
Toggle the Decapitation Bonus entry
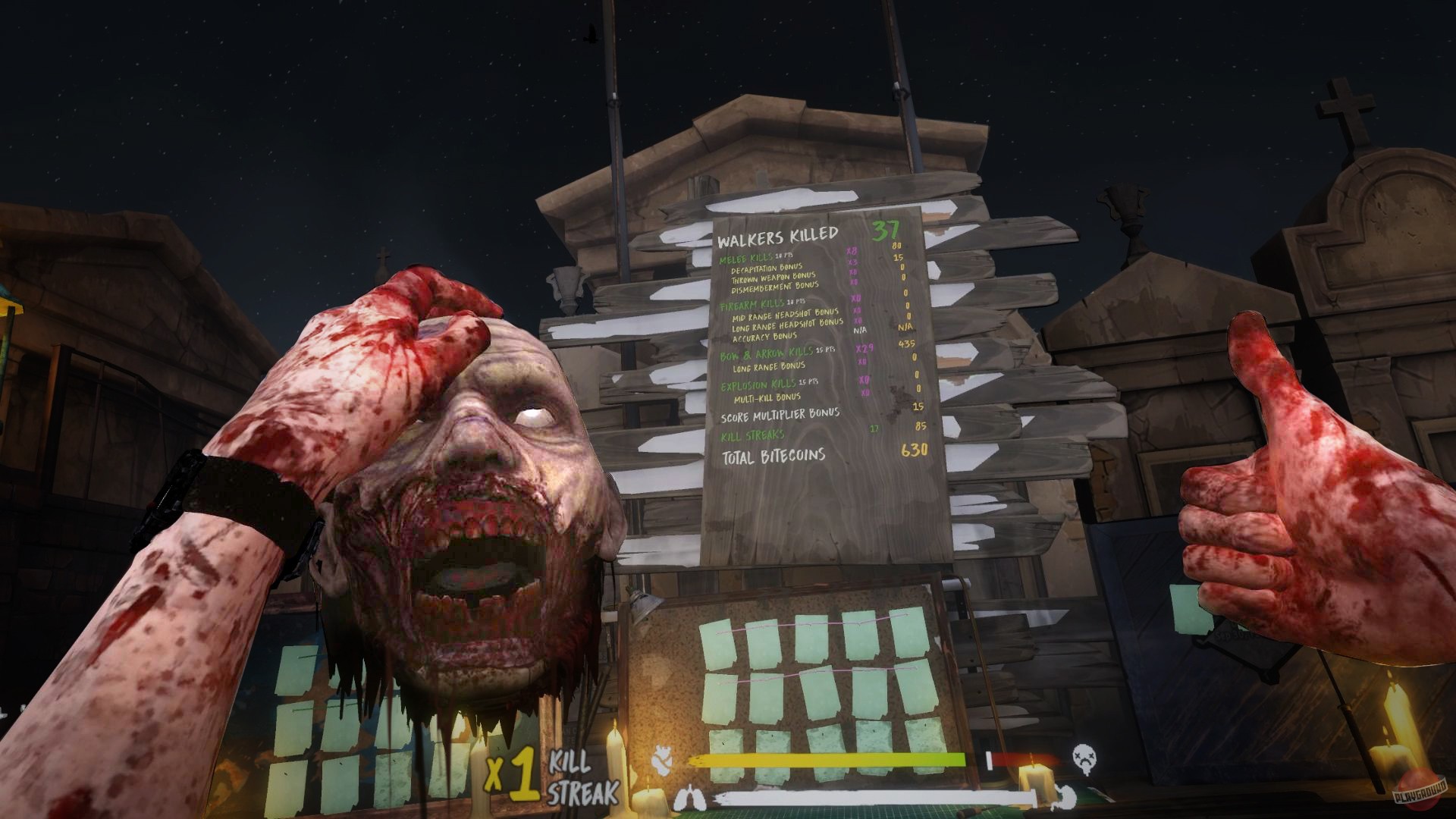(766, 268)
